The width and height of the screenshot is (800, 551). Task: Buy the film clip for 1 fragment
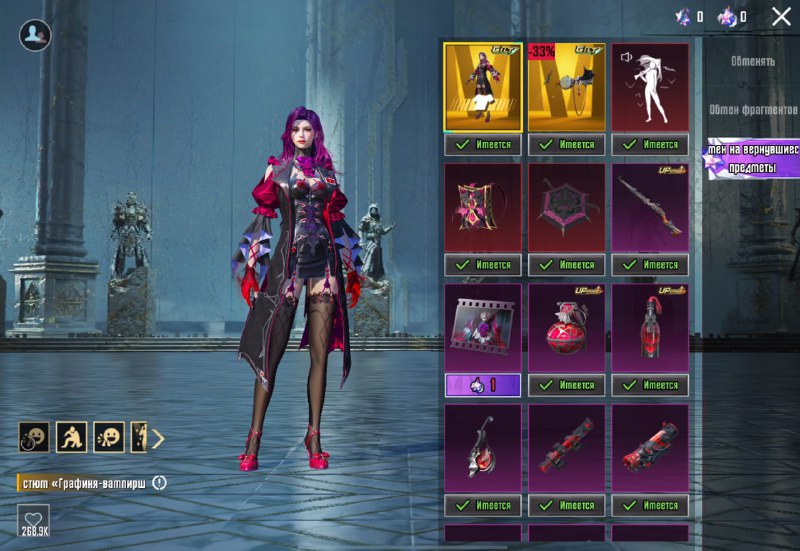pyautogui.click(x=482, y=385)
